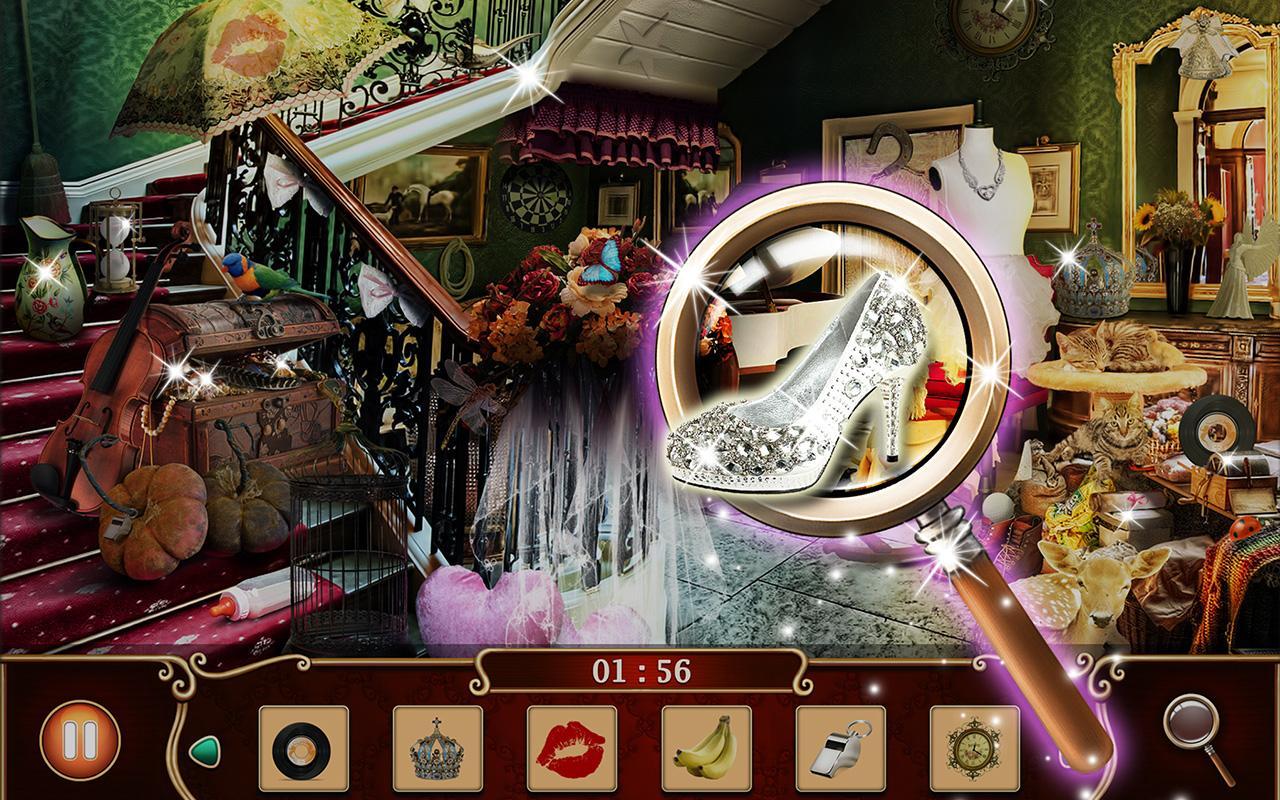Click the 01:56 countdown timer banner
This screenshot has height=800, width=1280.
point(639,674)
